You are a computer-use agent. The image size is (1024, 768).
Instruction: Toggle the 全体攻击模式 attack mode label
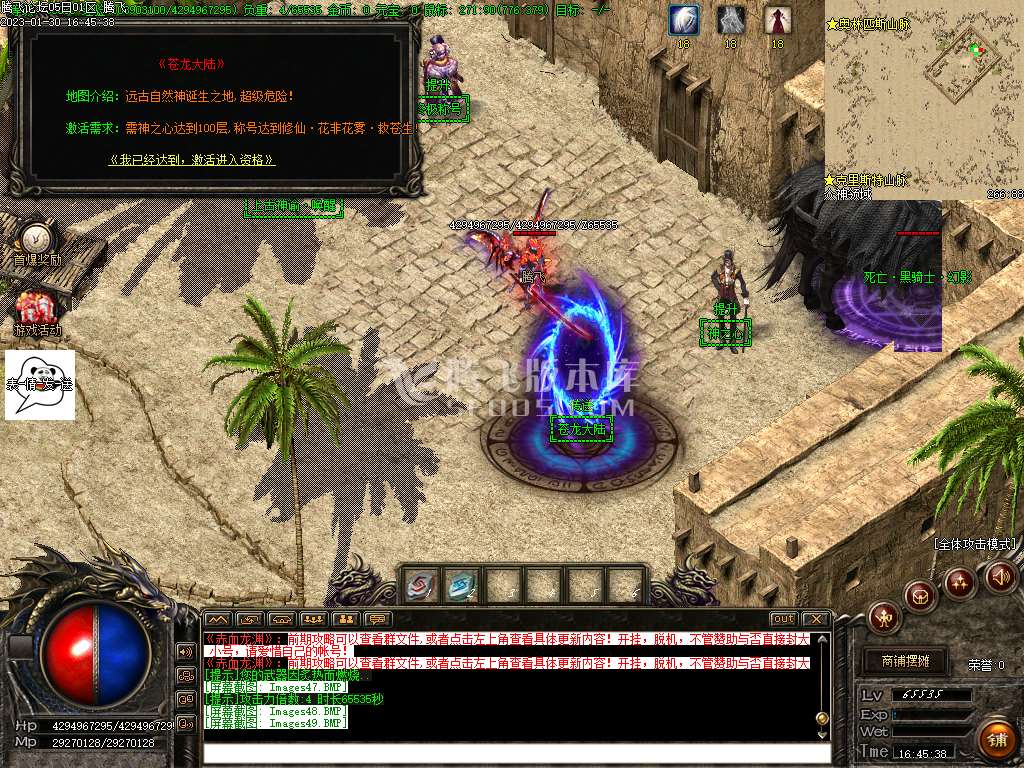[975, 545]
